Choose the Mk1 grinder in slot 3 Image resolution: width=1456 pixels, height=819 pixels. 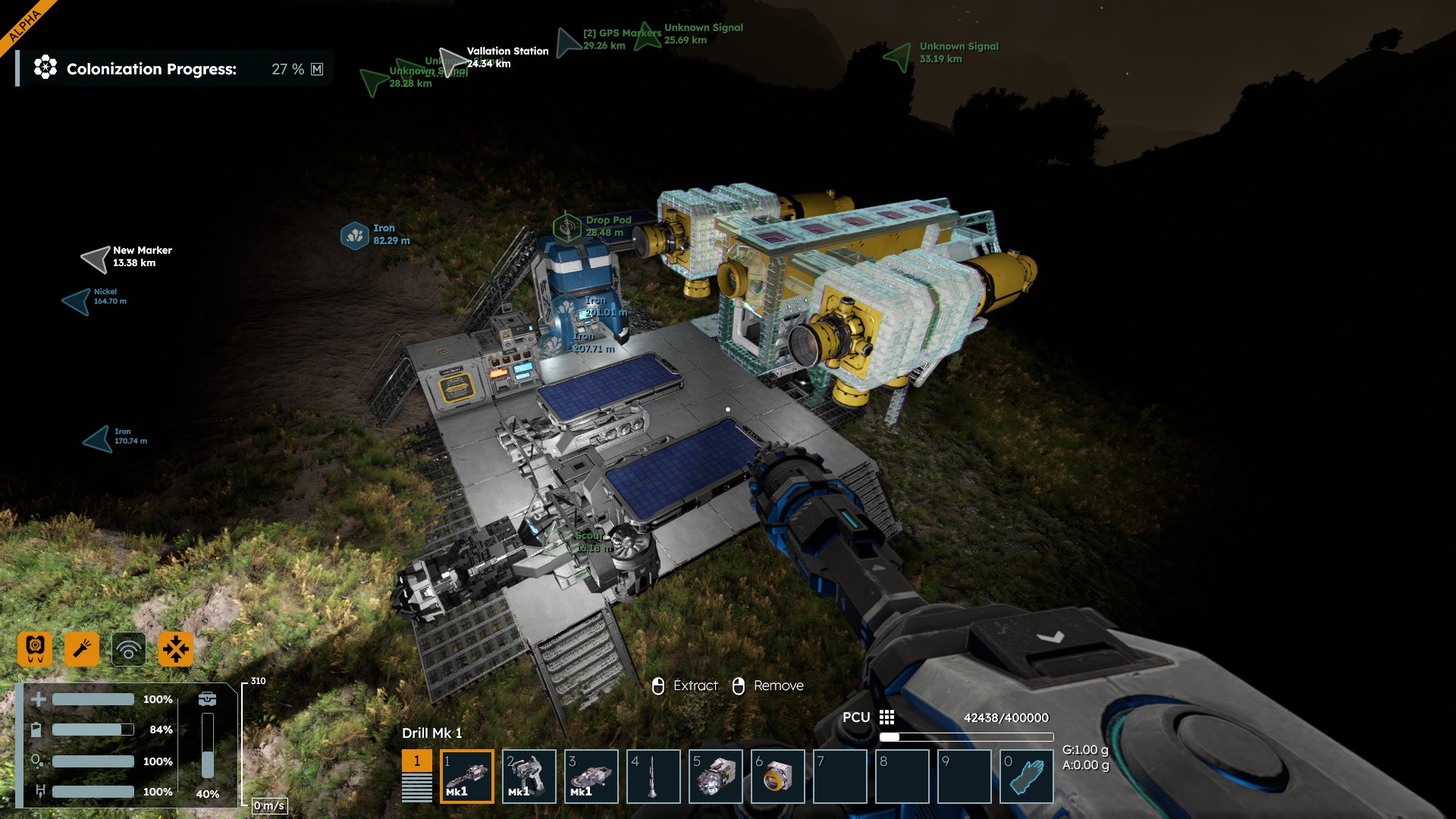pyautogui.click(x=591, y=776)
